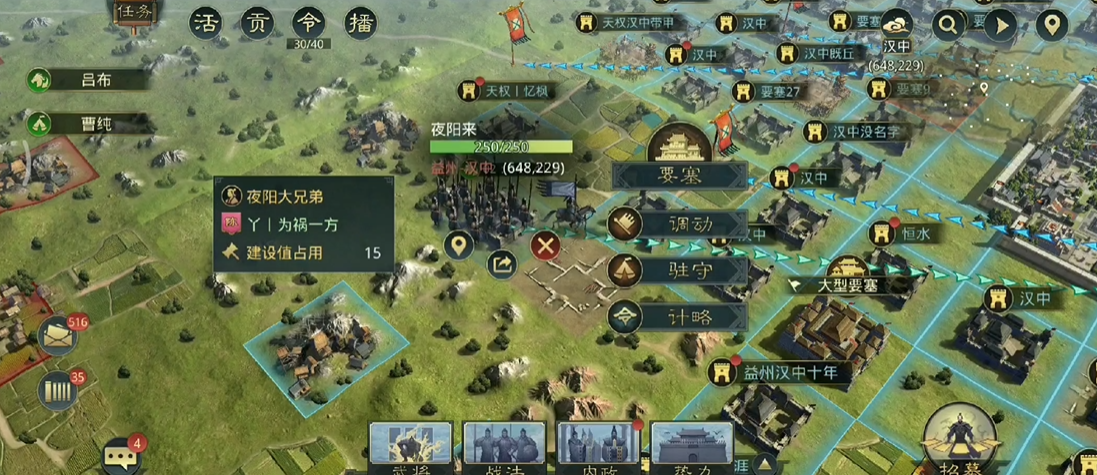The width and height of the screenshot is (1097, 475).
Task: Select the 令 icon showing 30/40
Action: coord(308,22)
